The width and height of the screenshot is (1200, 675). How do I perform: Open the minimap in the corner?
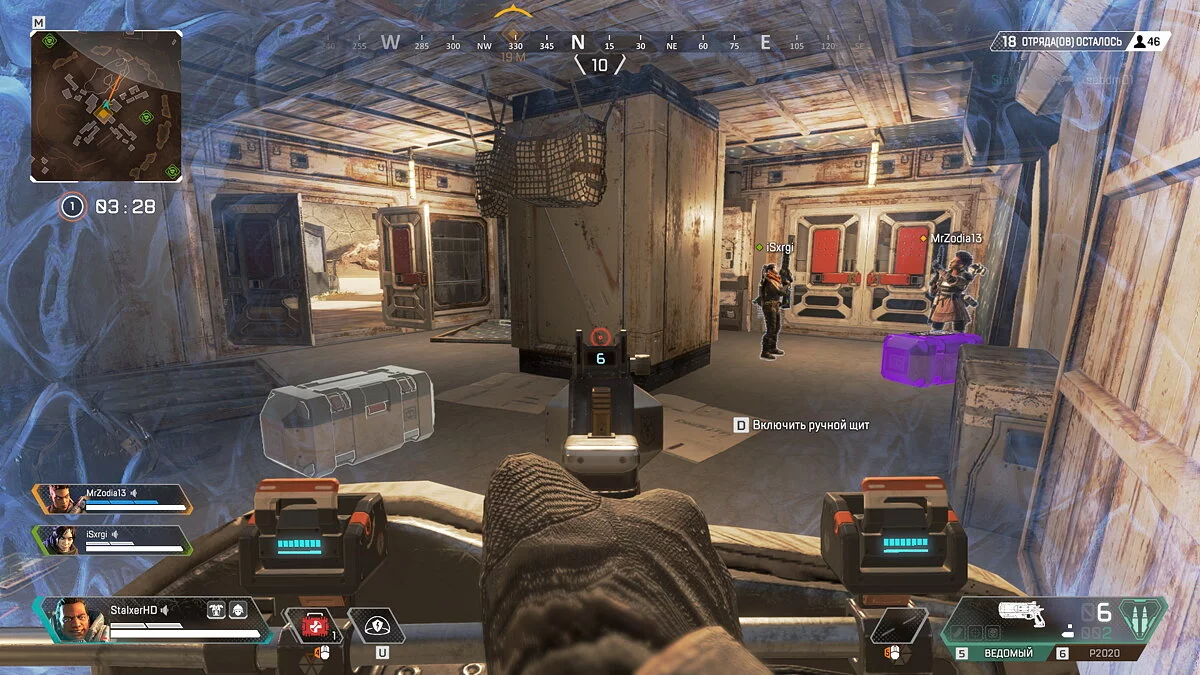(105, 105)
